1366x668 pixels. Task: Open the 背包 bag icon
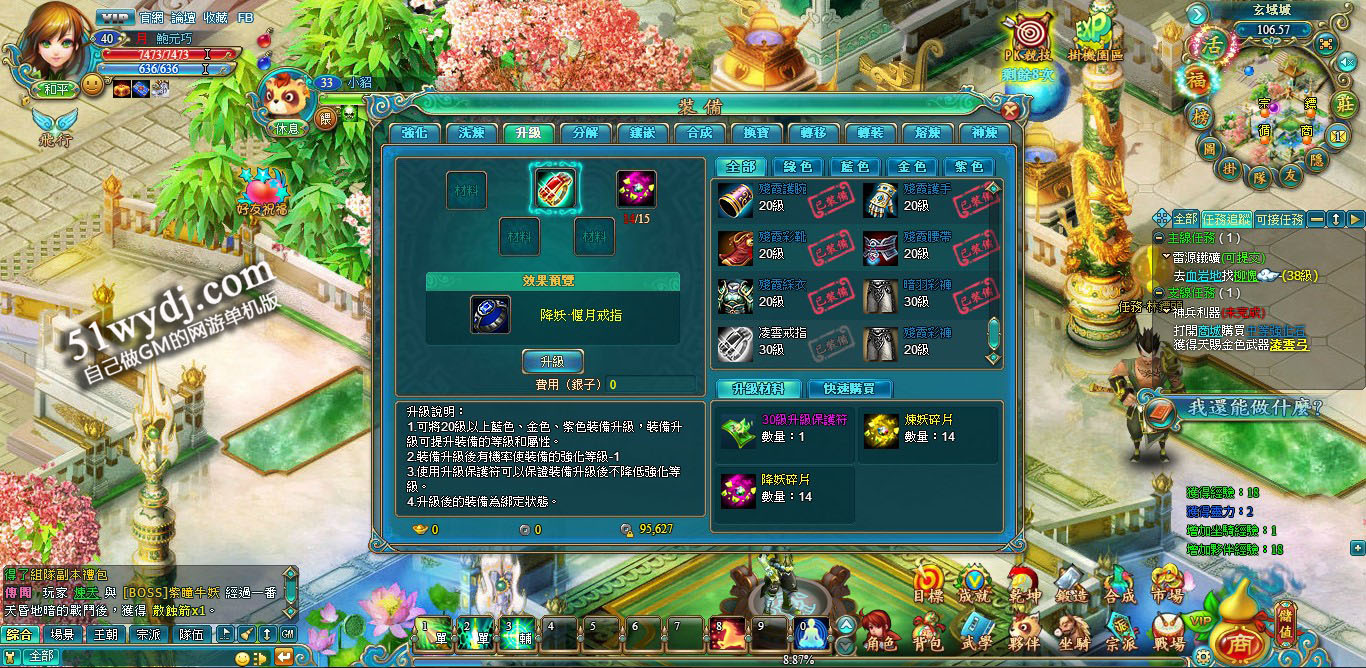coord(928,631)
